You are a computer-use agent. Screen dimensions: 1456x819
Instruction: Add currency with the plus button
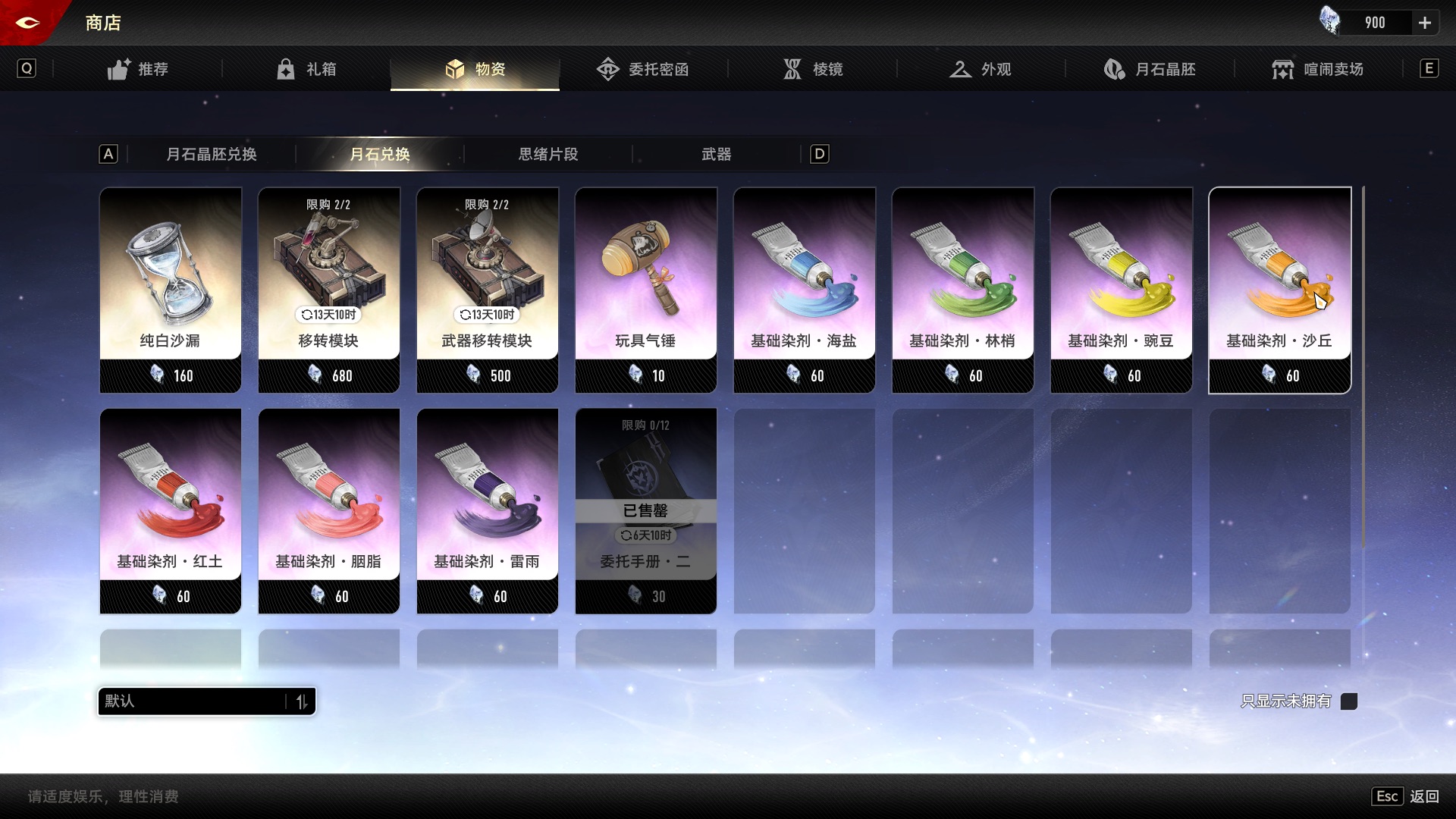pos(1425,23)
